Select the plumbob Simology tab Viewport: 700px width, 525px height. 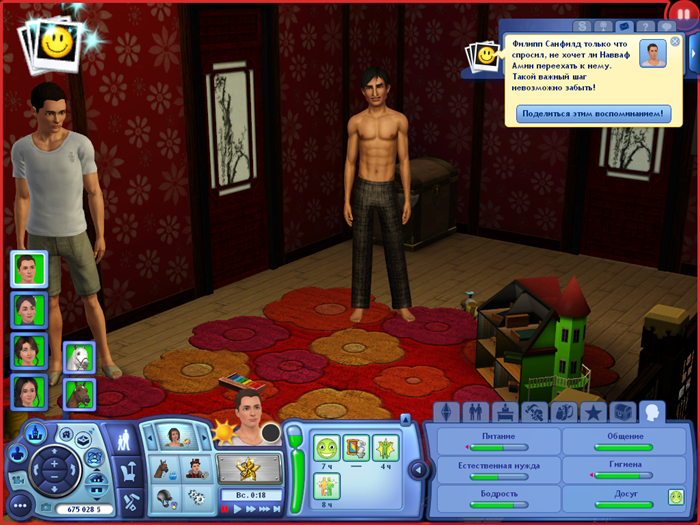[446, 411]
